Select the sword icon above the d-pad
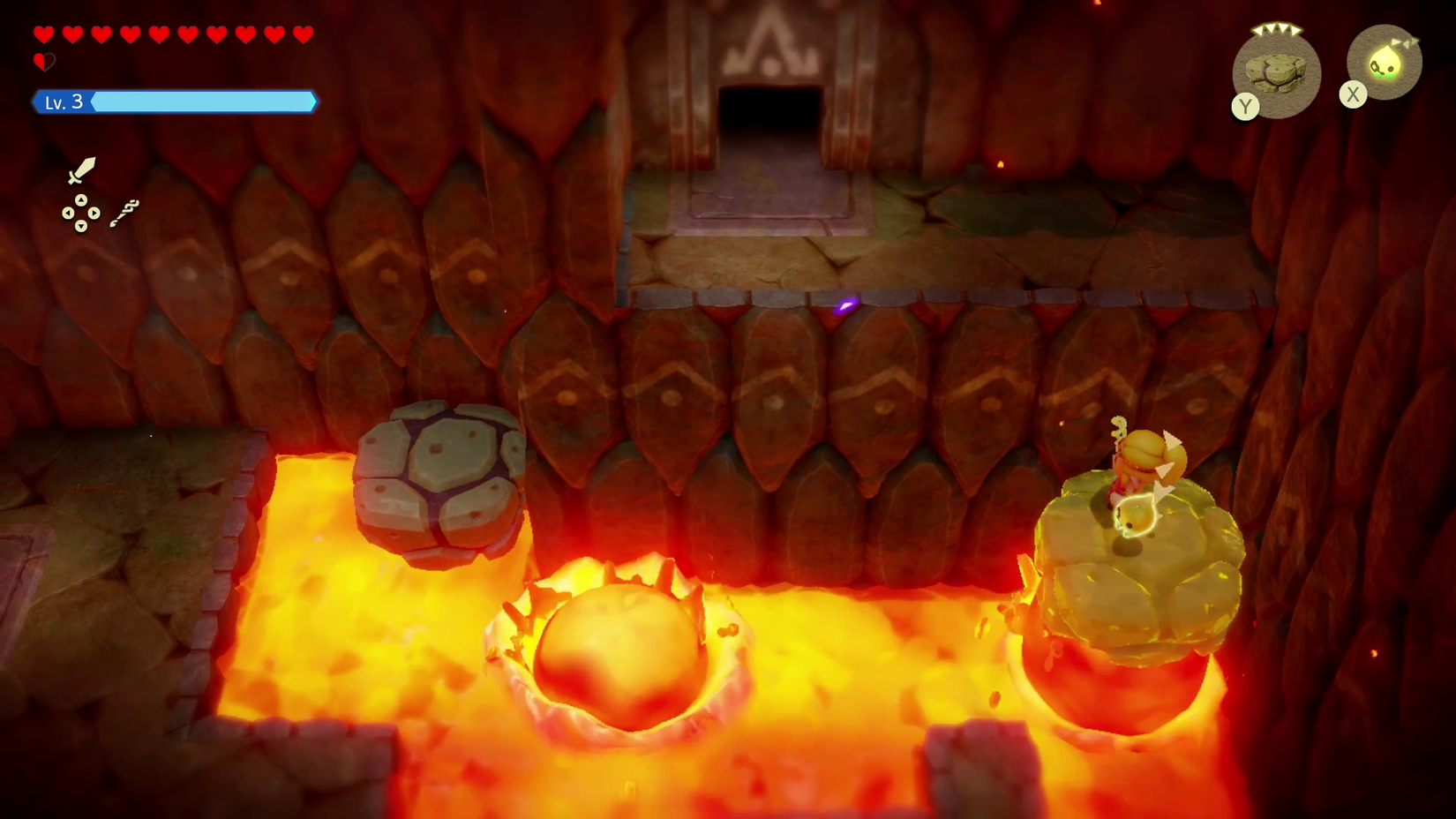Screen dimensions: 1456x819 [80, 170]
